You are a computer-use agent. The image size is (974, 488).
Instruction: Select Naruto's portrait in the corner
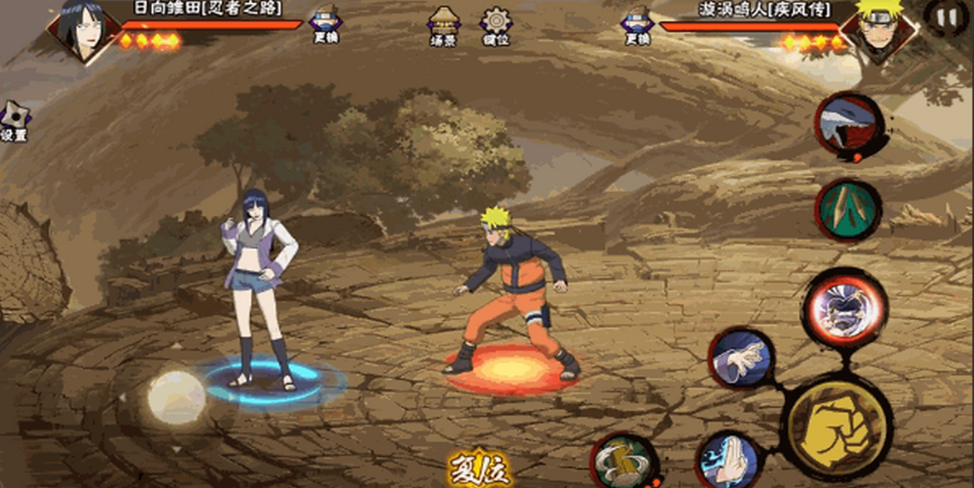(876, 30)
